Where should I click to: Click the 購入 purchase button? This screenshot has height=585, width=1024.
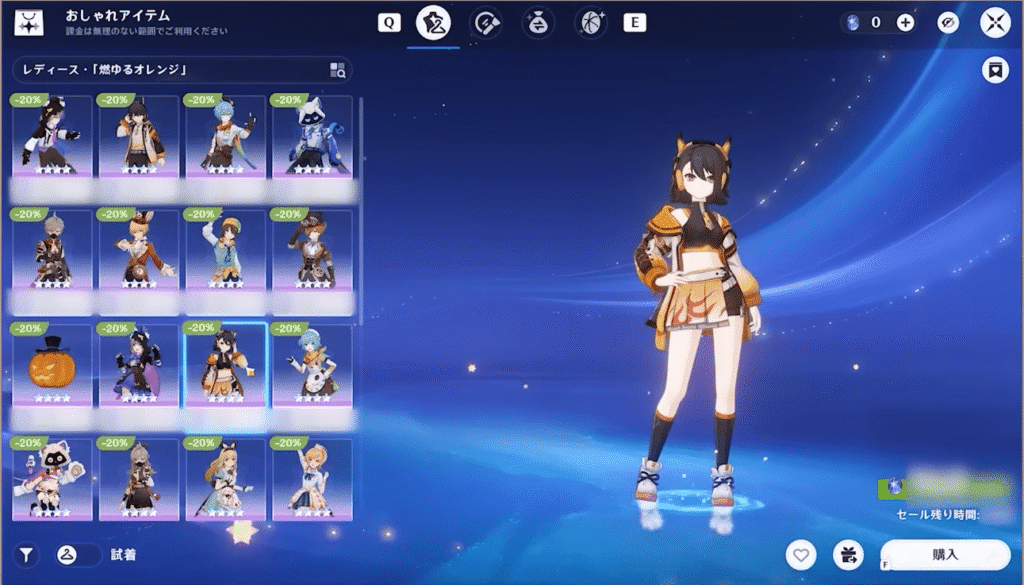[945, 554]
